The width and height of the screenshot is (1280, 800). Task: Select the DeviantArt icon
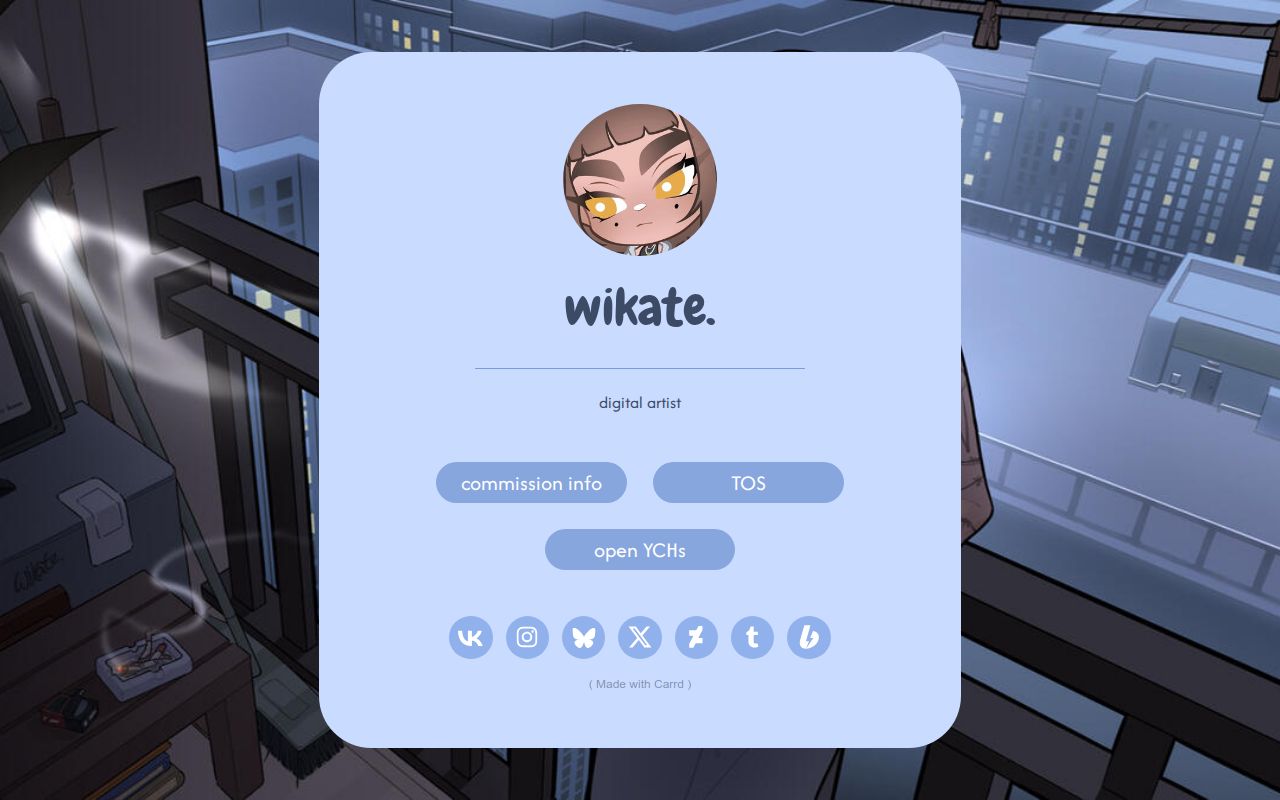click(x=697, y=637)
